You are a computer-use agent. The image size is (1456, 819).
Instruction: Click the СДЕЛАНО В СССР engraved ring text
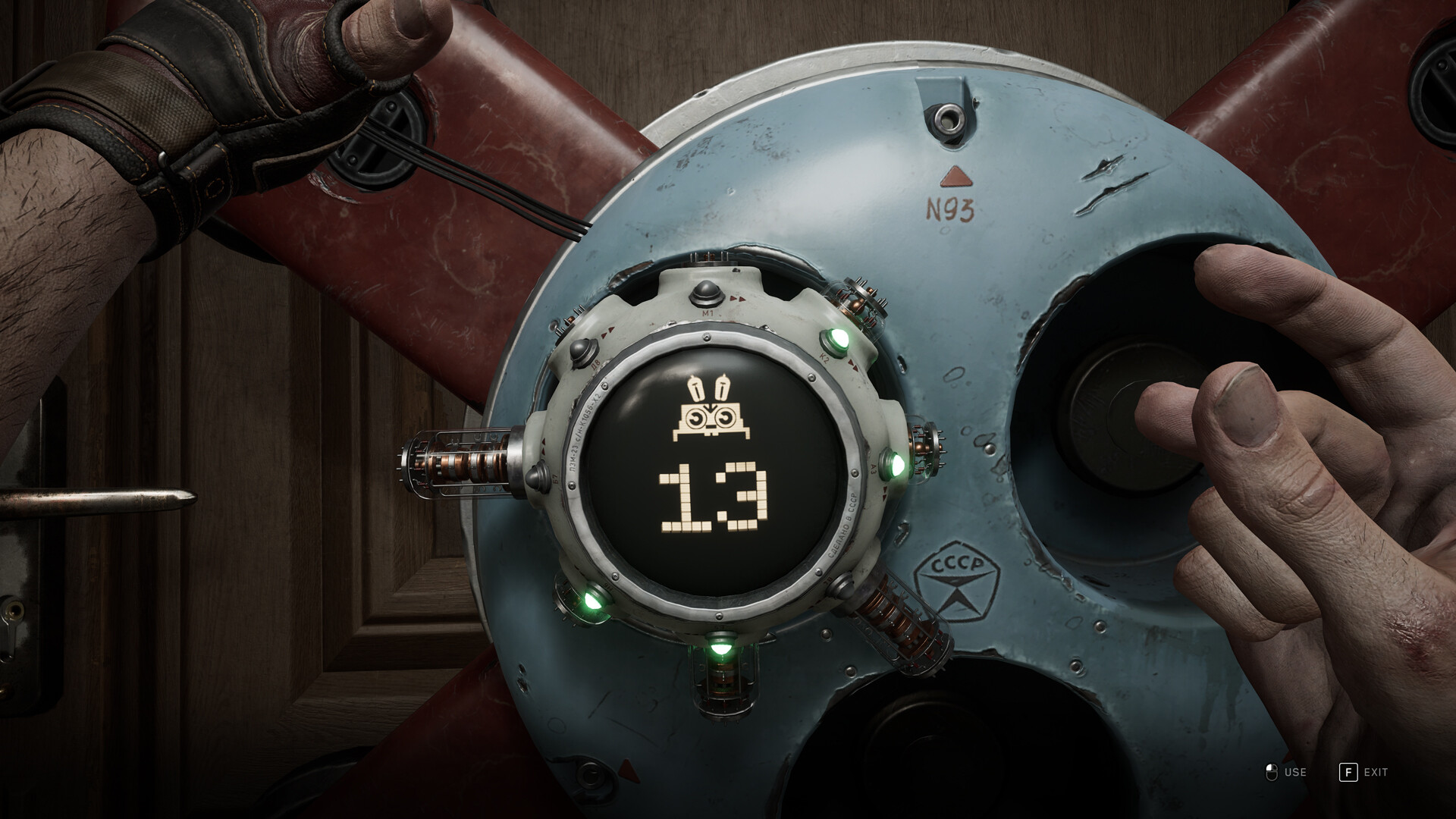[843, 528]
